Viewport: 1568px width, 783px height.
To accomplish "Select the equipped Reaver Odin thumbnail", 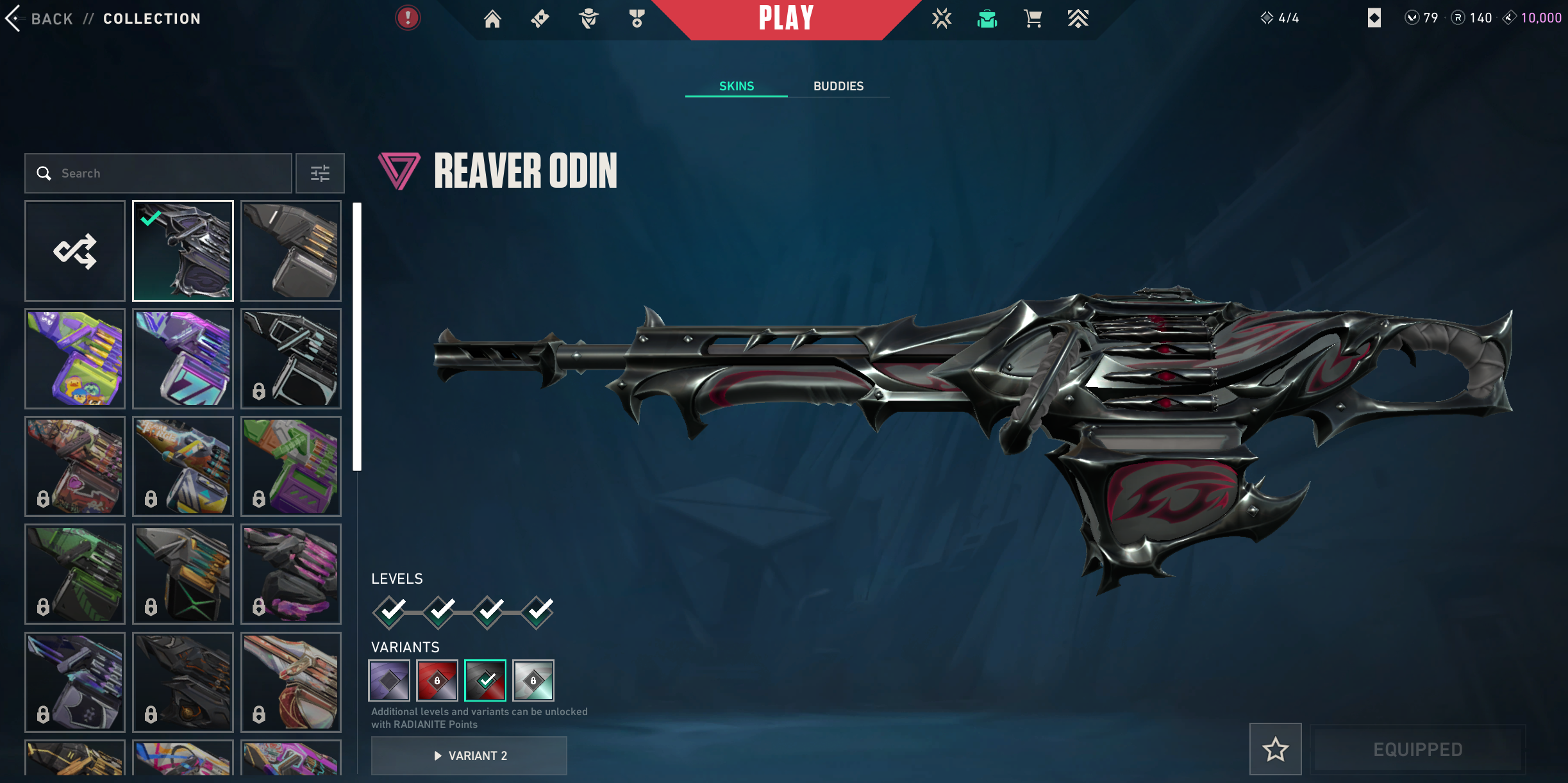I will (x=183, y=251).
